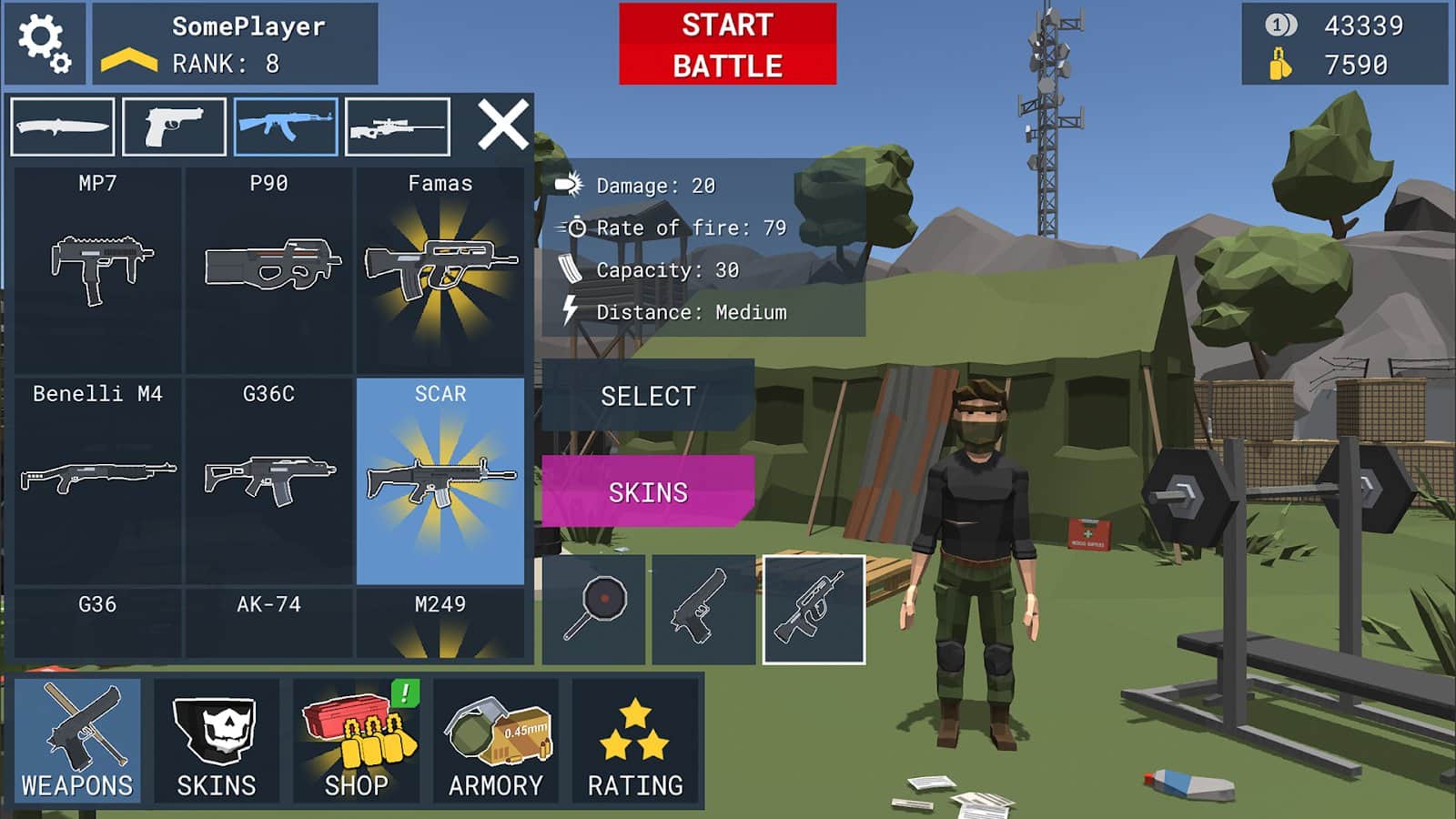The image size is (1456, 819).
Task: Open the magenta SKINS button for this weapon
Action: 648,492
